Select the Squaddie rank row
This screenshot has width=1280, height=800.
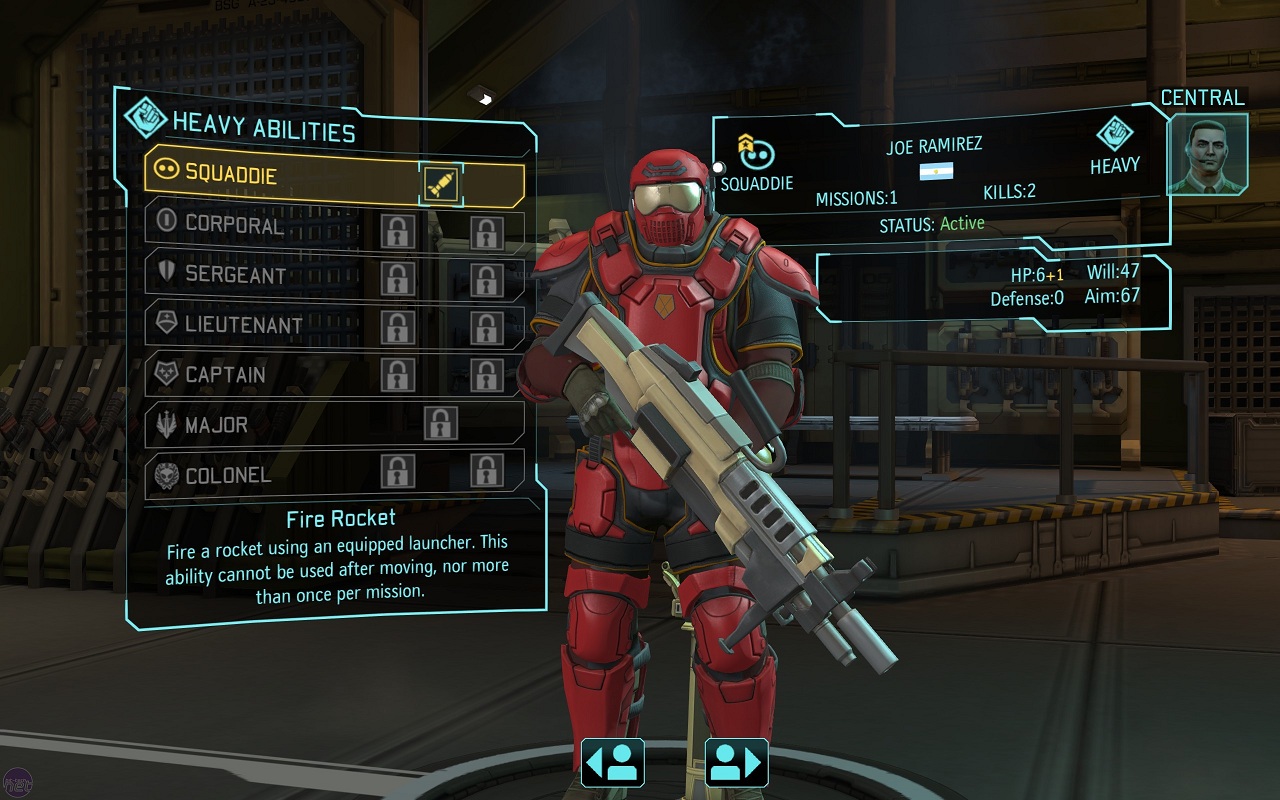[280, 173]
